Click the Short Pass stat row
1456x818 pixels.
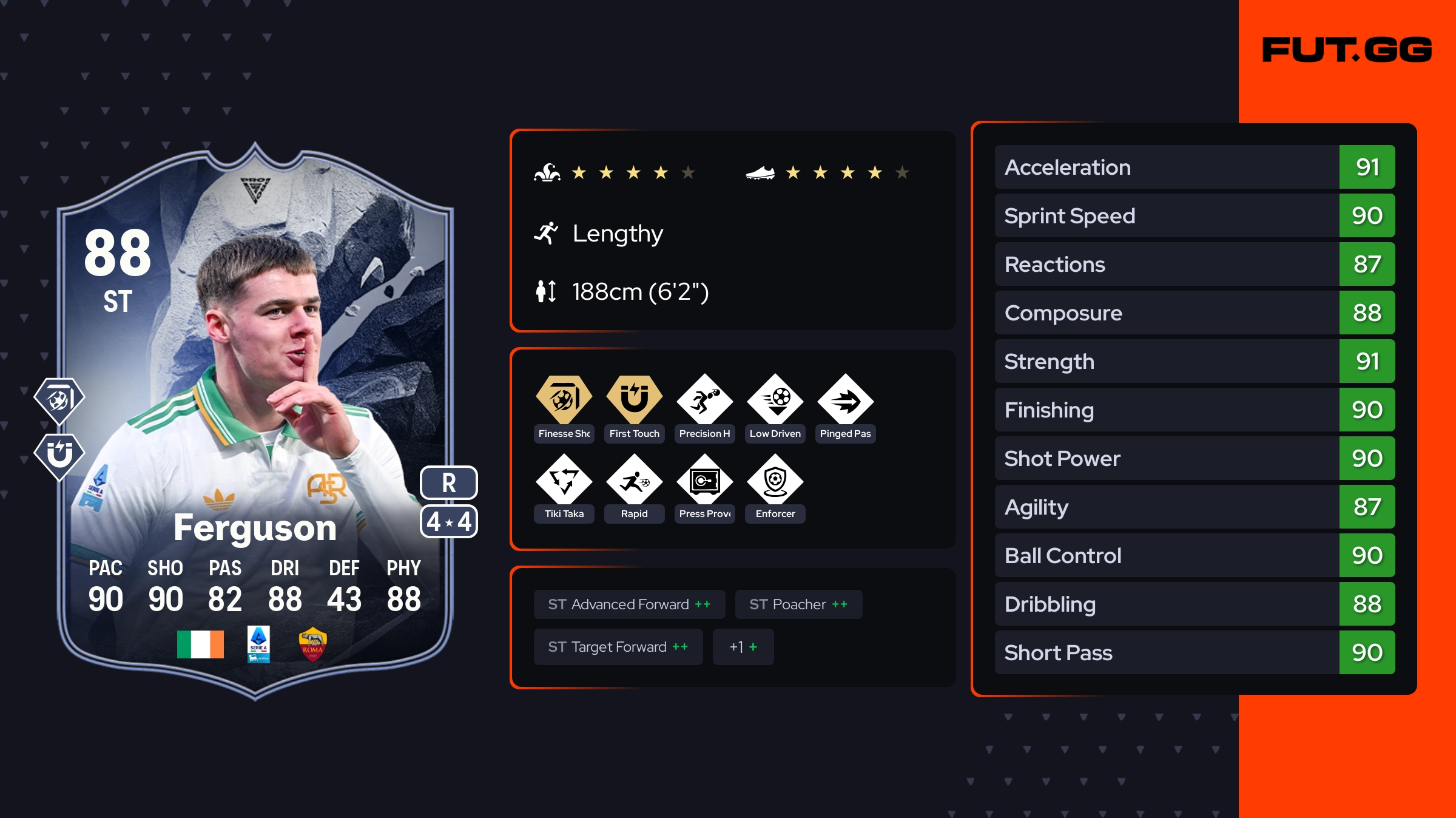tap(1195, 652)
